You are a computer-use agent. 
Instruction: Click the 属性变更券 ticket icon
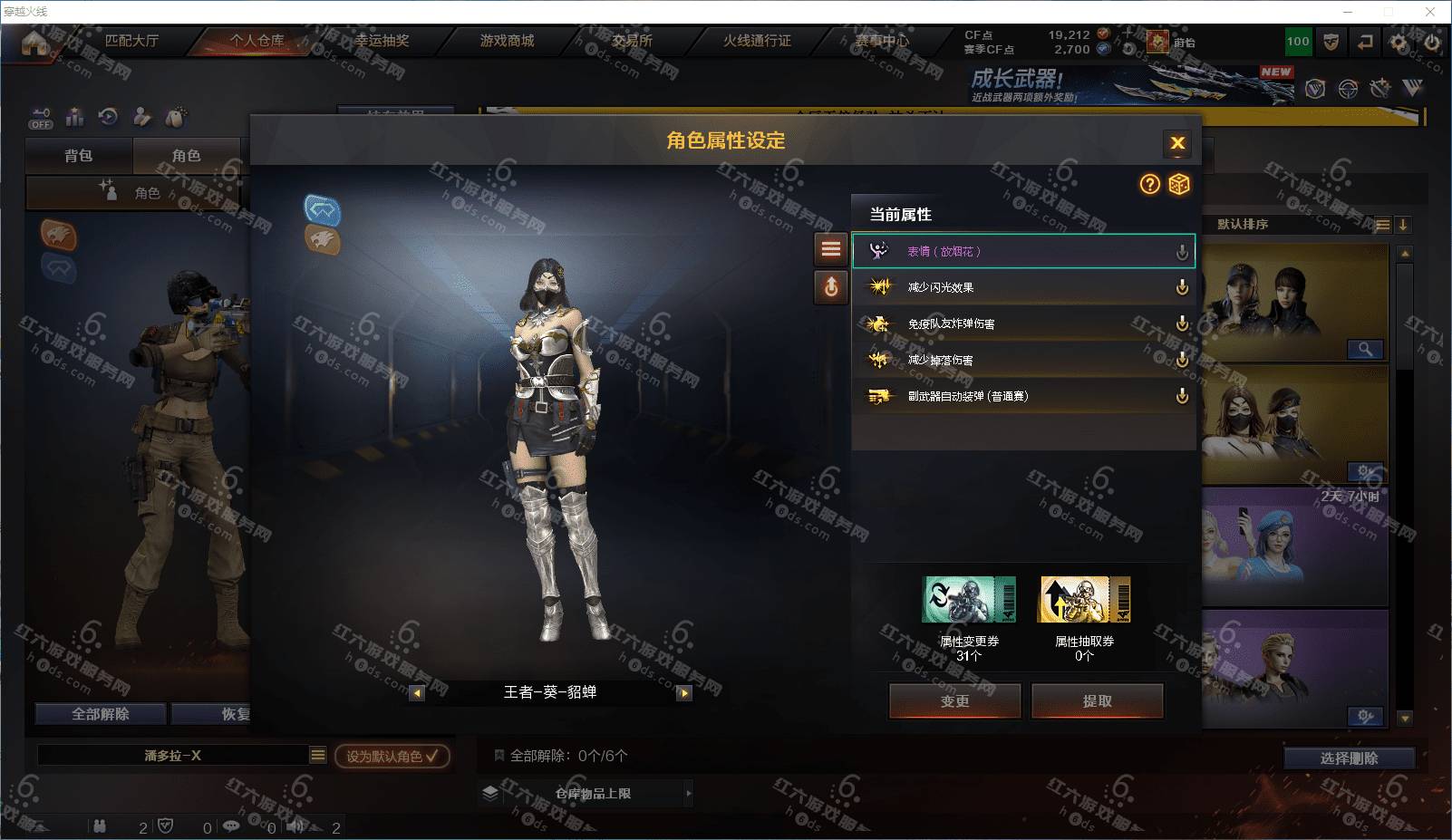click(x=968, y=600)
